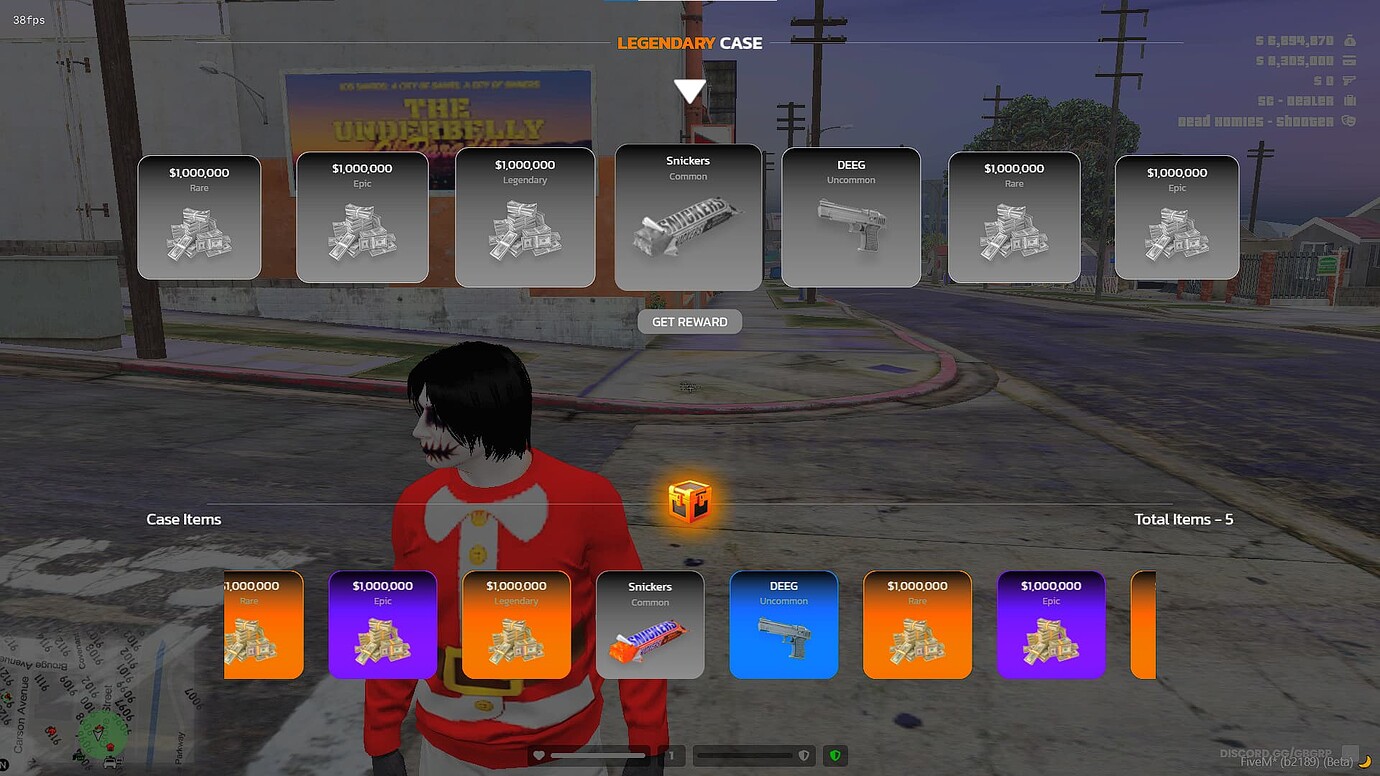1380x776 pixels.
Task: Click the shield icon at the armor bar end
Action: coord(805,755)
